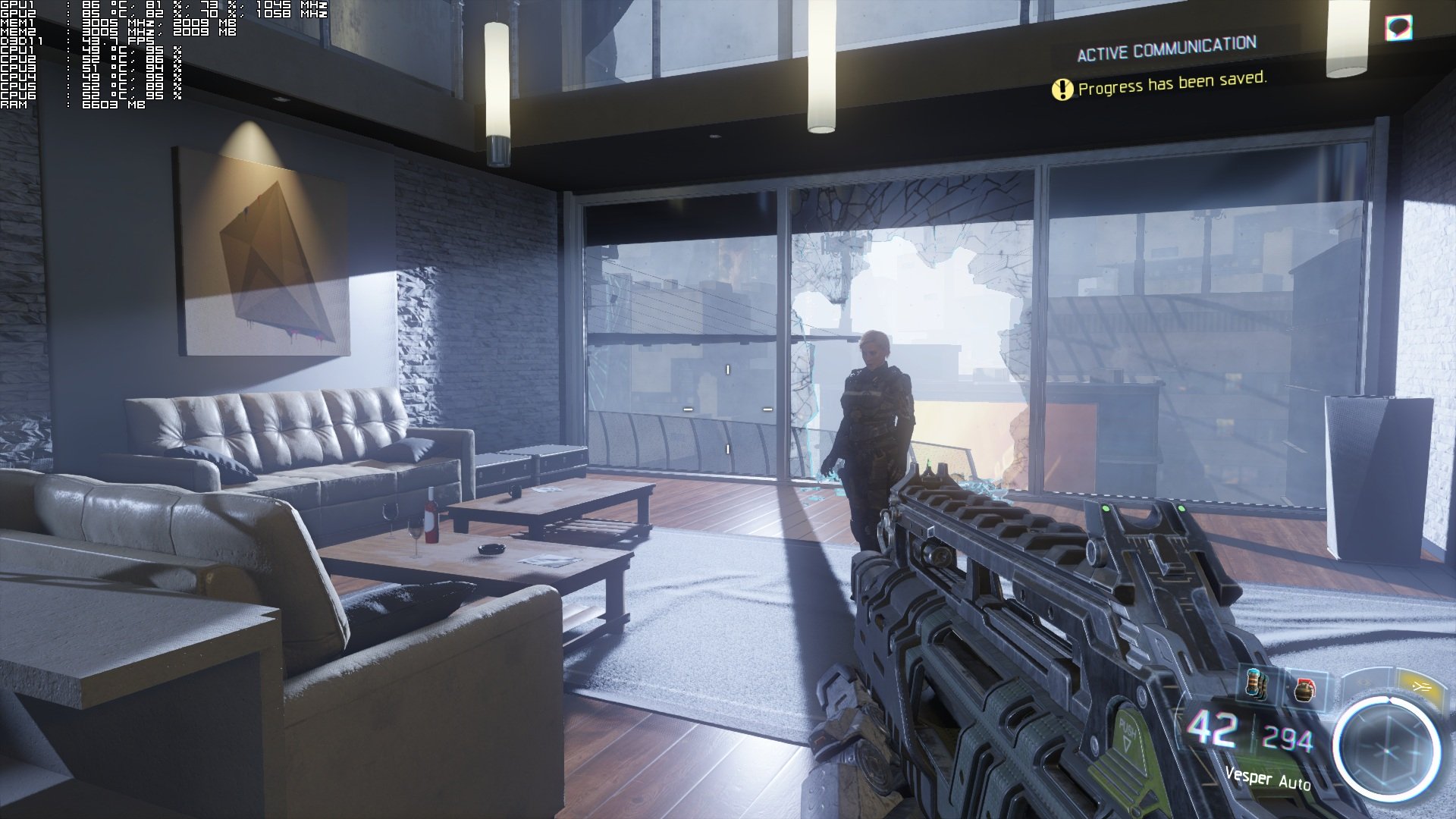Click the speech bubble communication icon
The width and height of the screenshot is (1456, 819).
point(1398,28)
